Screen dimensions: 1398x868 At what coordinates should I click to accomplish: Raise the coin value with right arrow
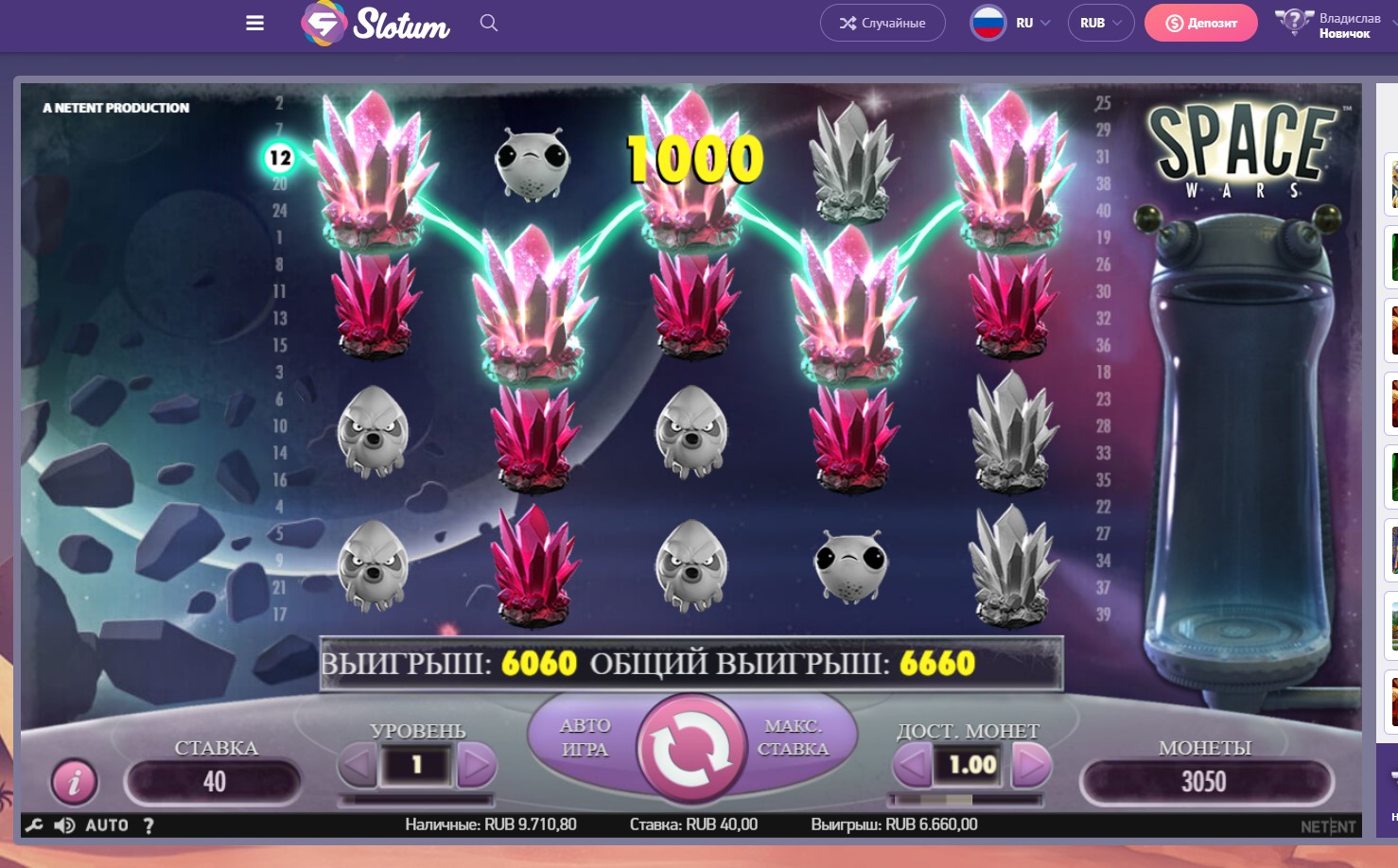[x=1031, y=765]
